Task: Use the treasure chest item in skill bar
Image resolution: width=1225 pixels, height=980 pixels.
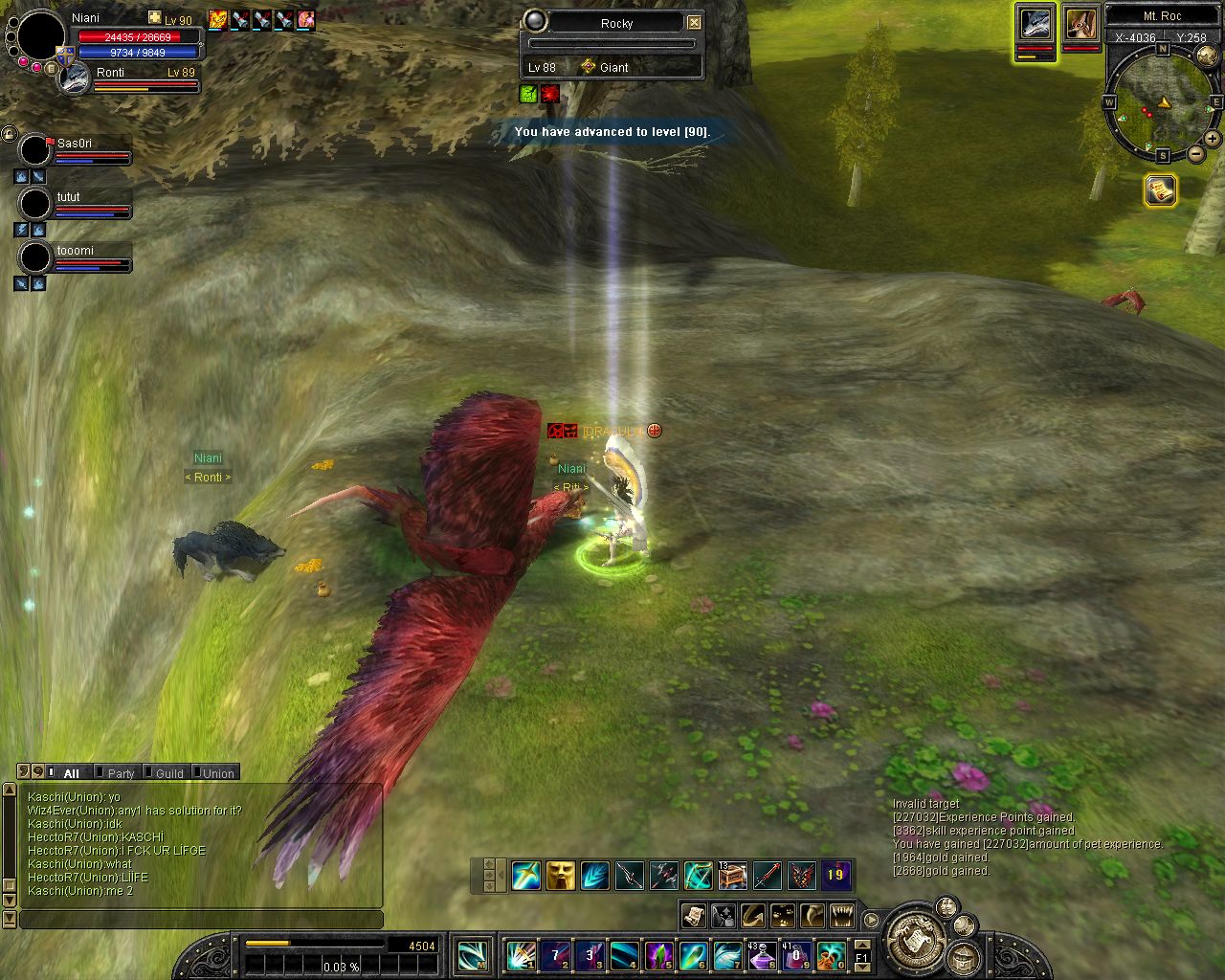Action: pyautogui.click(x=732, y=875)
